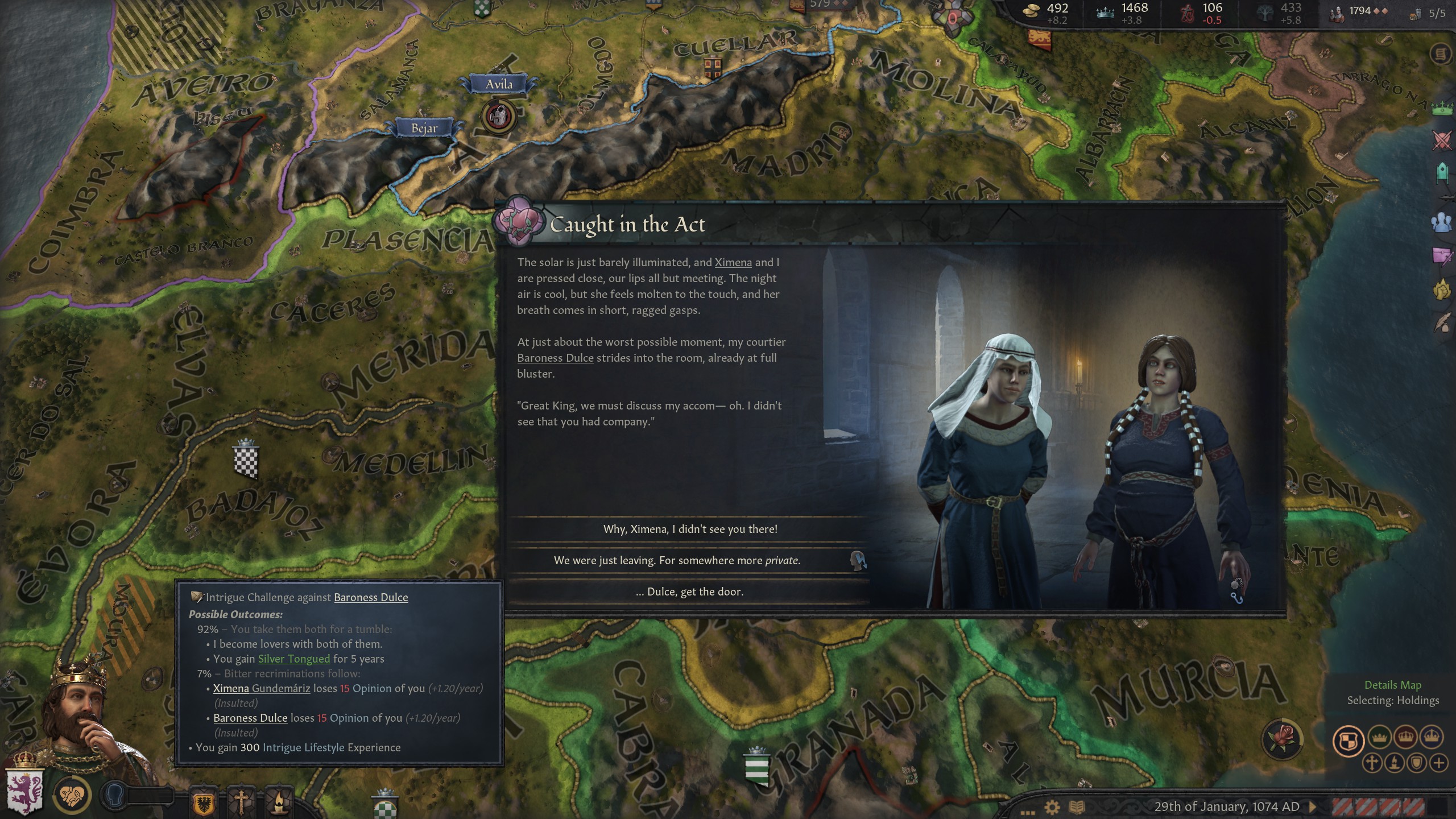Click the purple lion realm coat of arms
Screen dimensions: 1456x819
(24, 789)
